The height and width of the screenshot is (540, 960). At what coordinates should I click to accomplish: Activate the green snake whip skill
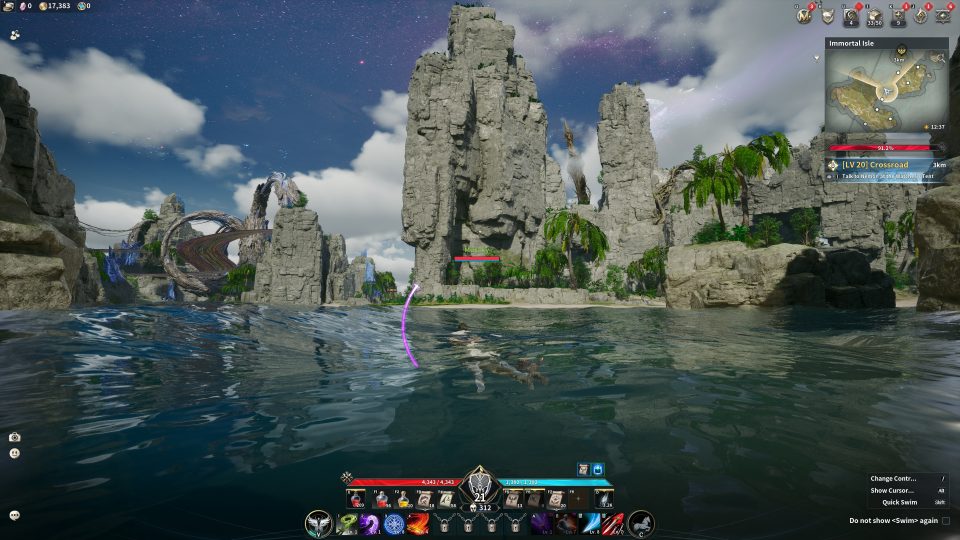[x=347, y=523]
